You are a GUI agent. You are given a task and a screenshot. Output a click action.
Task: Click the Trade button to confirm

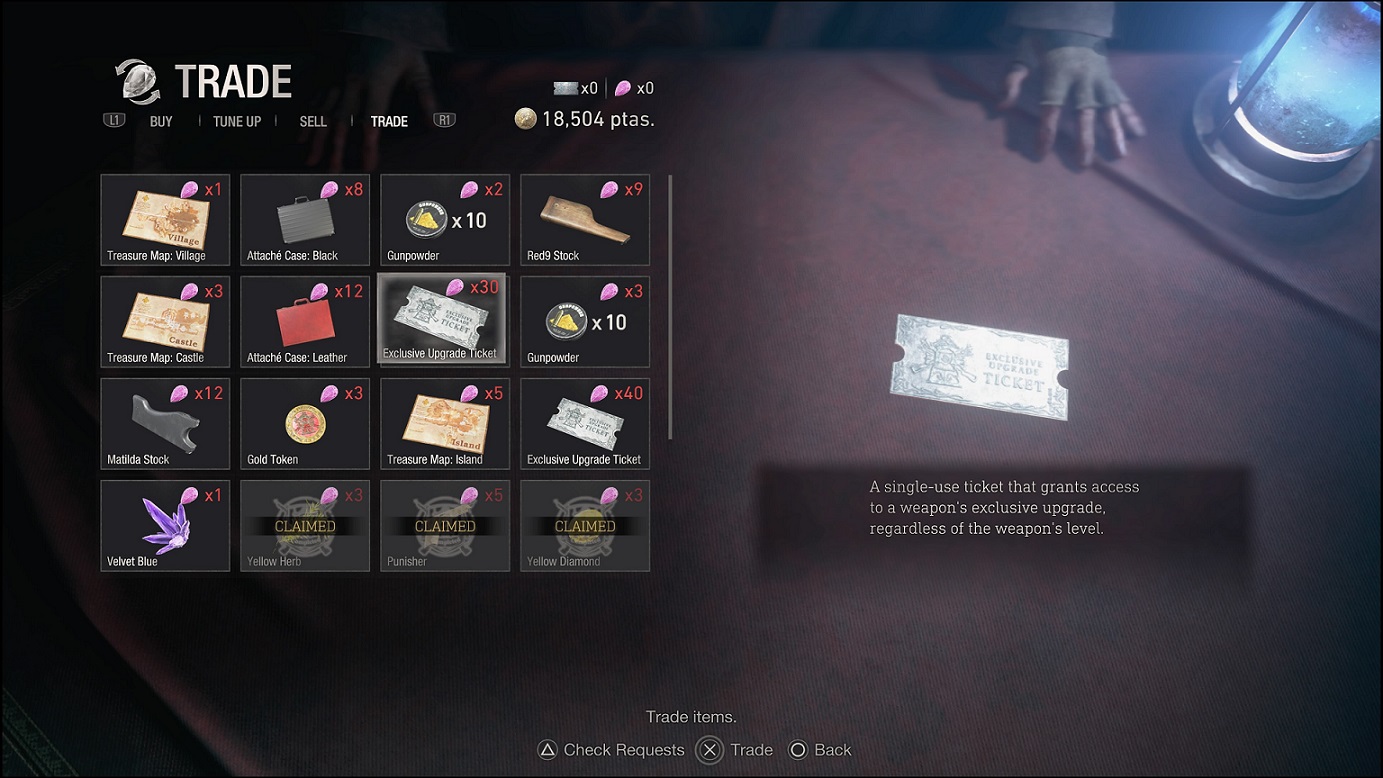pos(735,749)
